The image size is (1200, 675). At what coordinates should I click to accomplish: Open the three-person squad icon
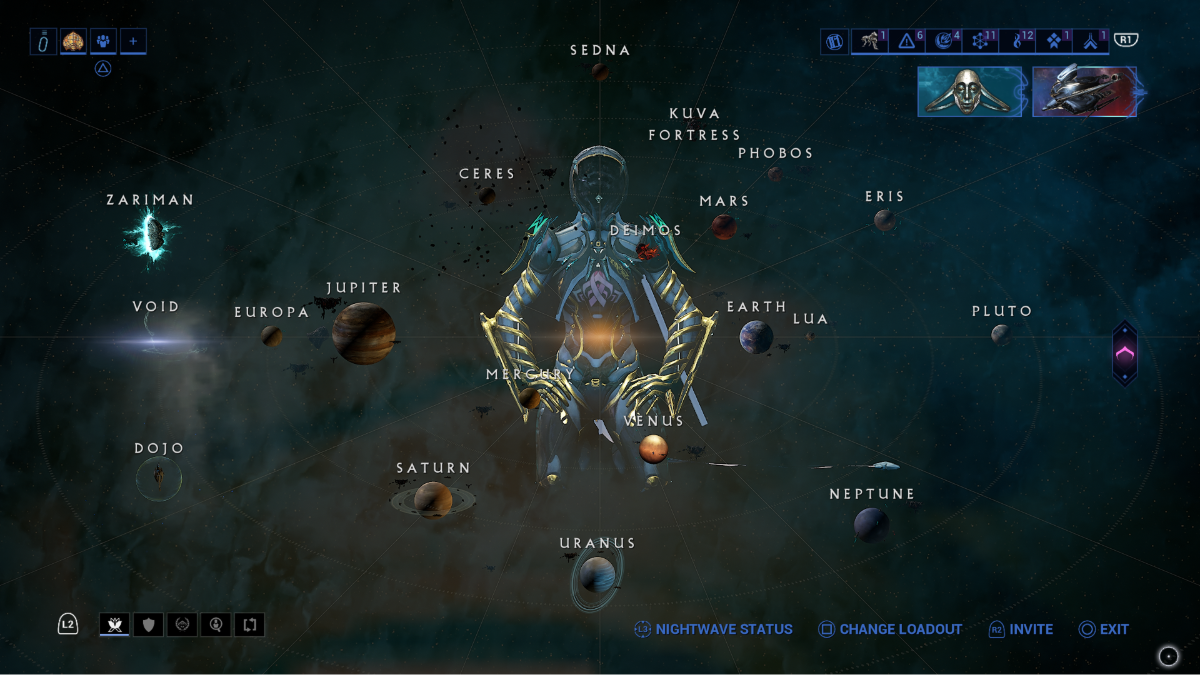(x=104, y=41)
